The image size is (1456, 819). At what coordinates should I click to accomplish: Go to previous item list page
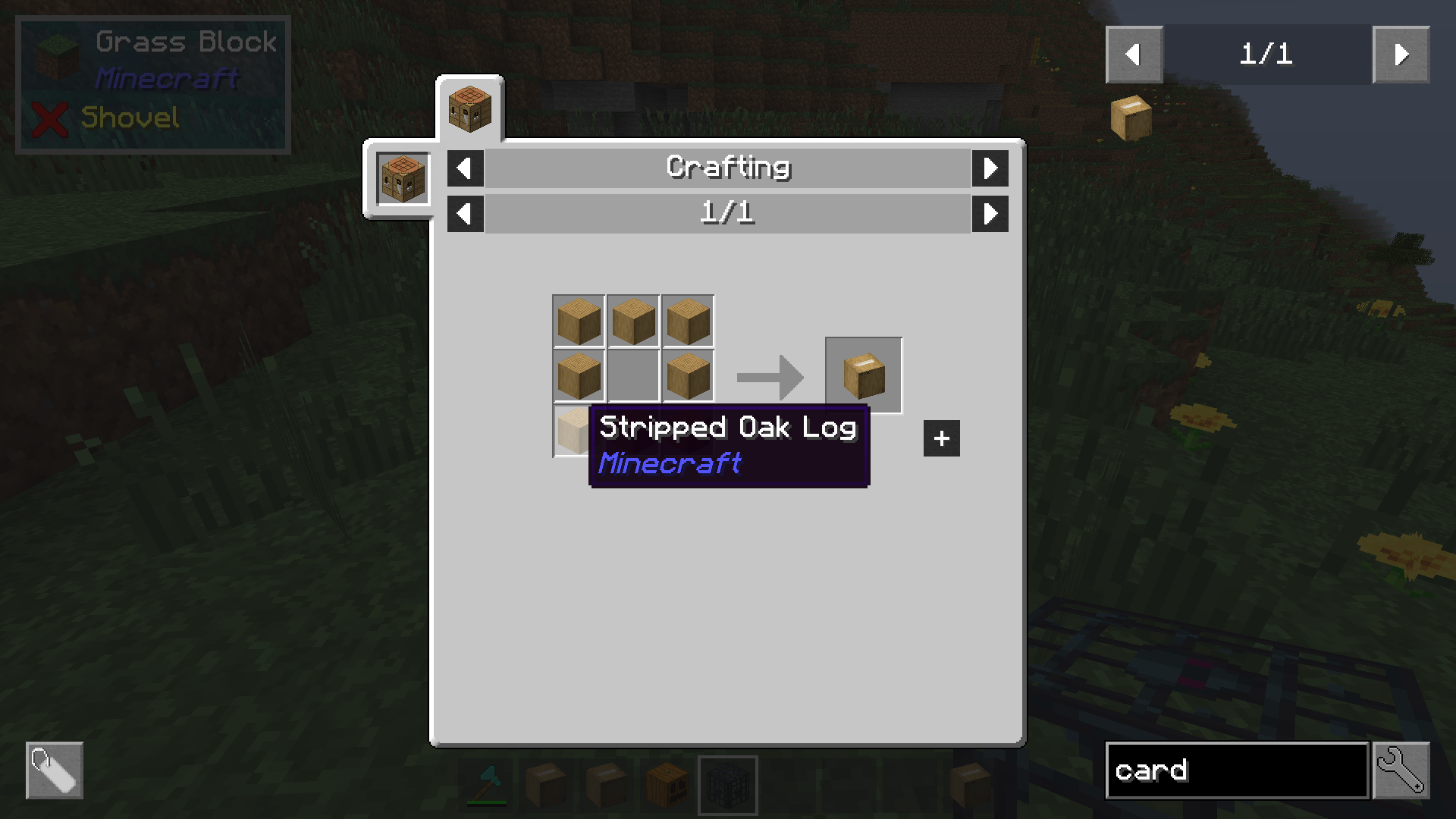pyautogui.click(x=1134, y=55)
